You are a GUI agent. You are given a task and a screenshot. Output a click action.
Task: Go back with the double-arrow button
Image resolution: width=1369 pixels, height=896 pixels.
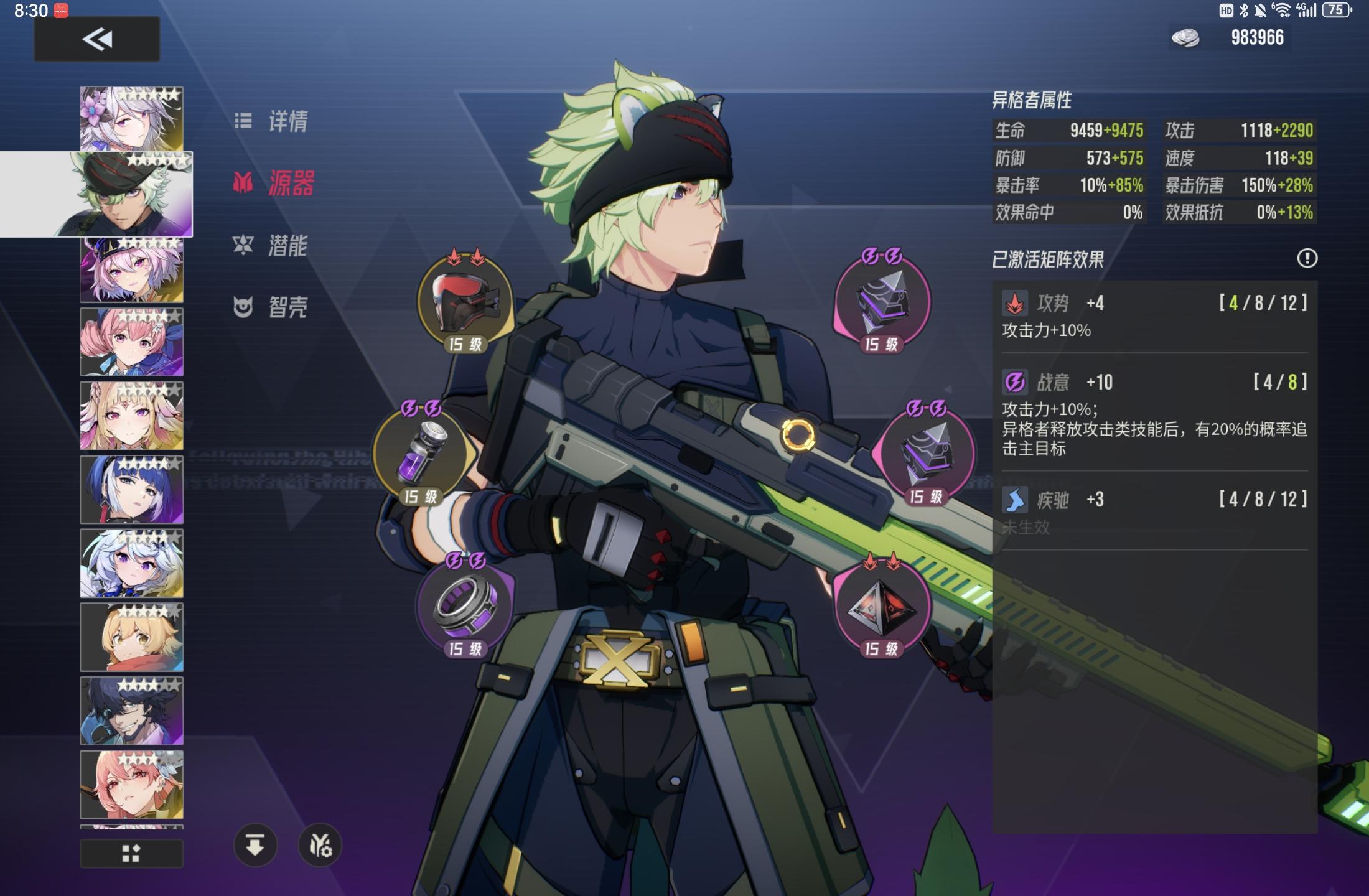point(97,39)
